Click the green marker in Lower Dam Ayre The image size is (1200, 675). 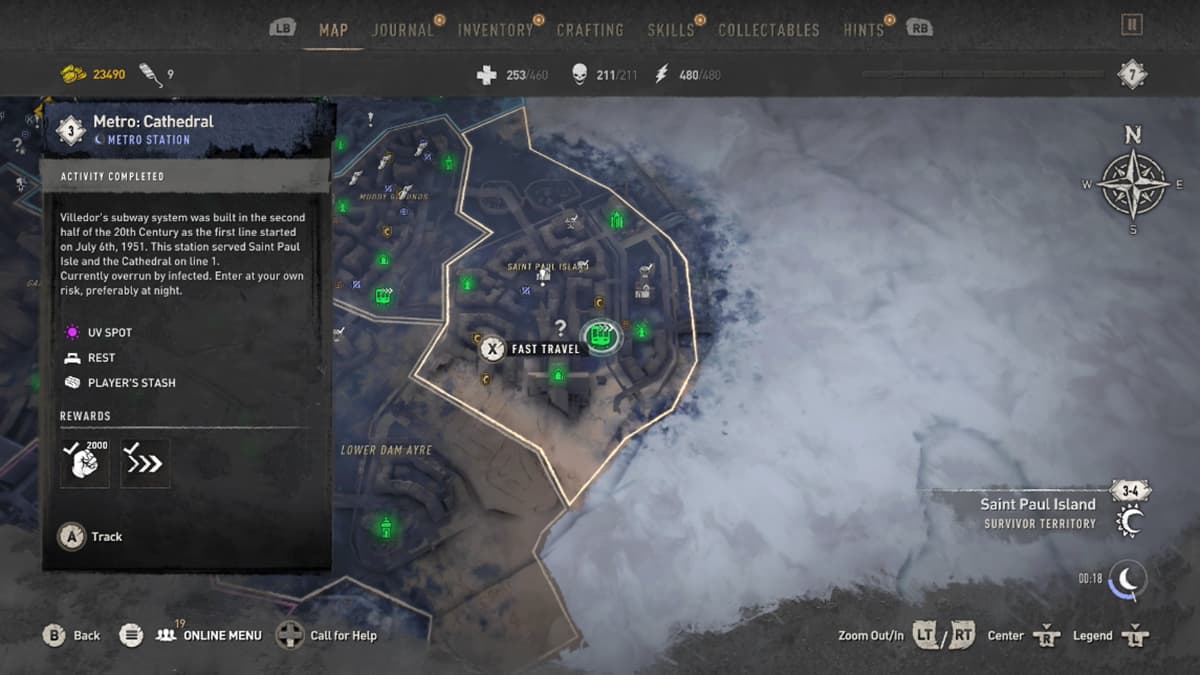(385, 526)
